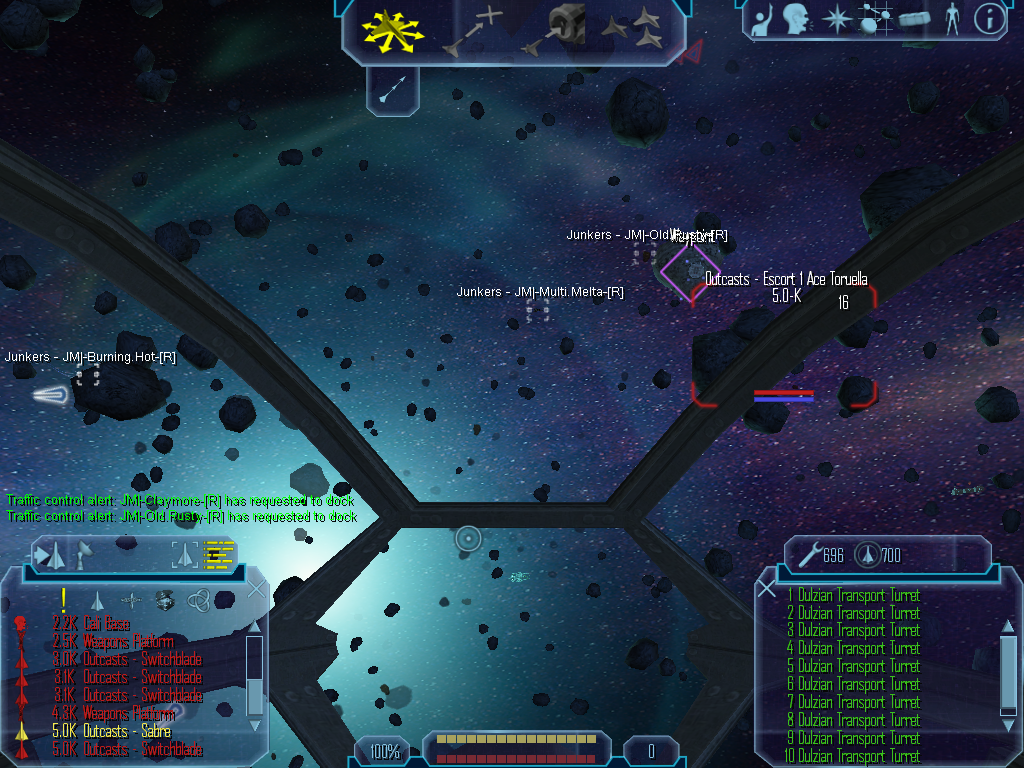This screenshot has width=1024, height=768.
Task: Filter contacts by the yellow exclamation mark
Action: (x=64, y=599)
